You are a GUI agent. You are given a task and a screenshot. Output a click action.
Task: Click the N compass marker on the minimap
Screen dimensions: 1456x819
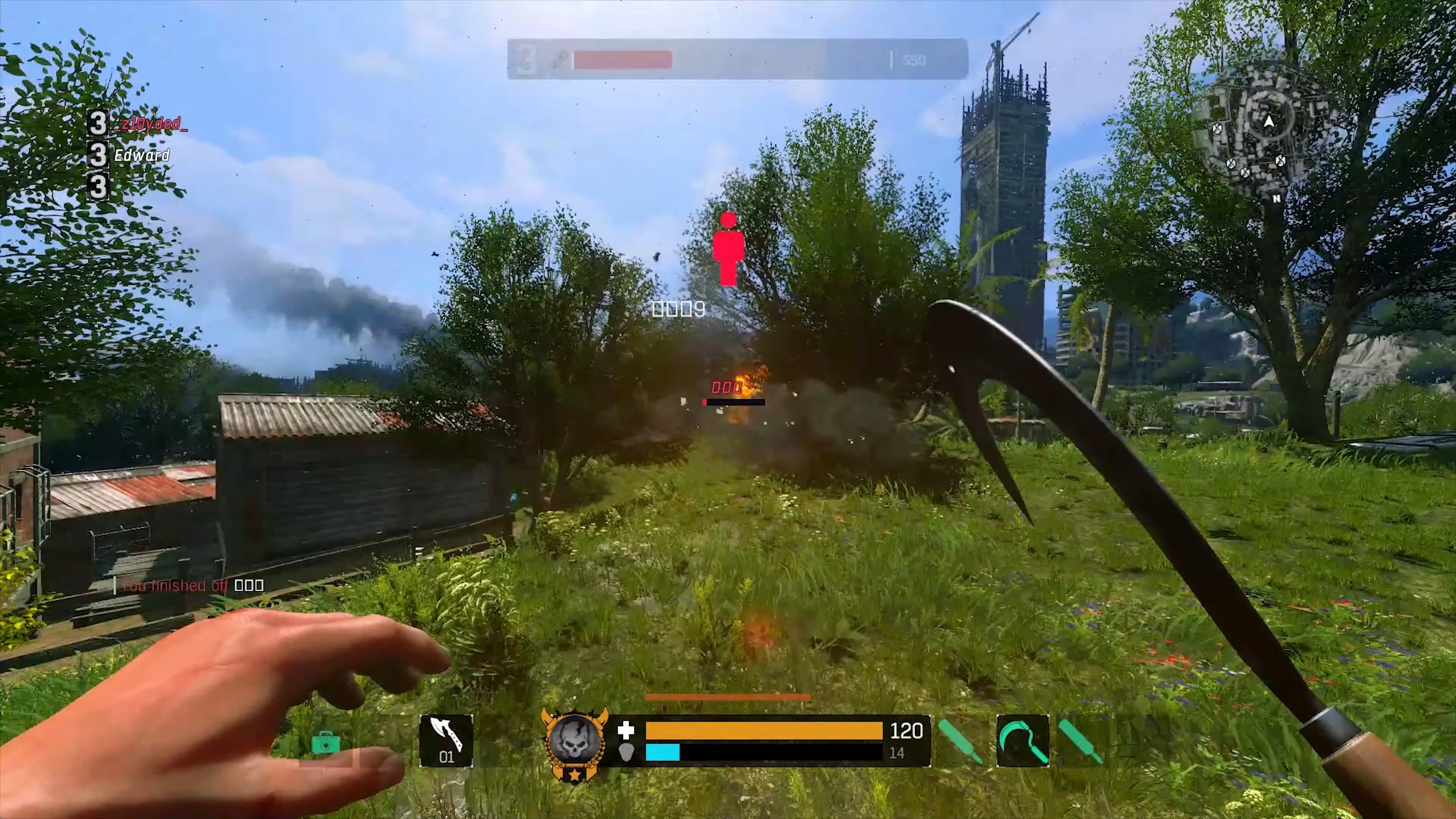pyautogui.click(x=1277, y=199)
